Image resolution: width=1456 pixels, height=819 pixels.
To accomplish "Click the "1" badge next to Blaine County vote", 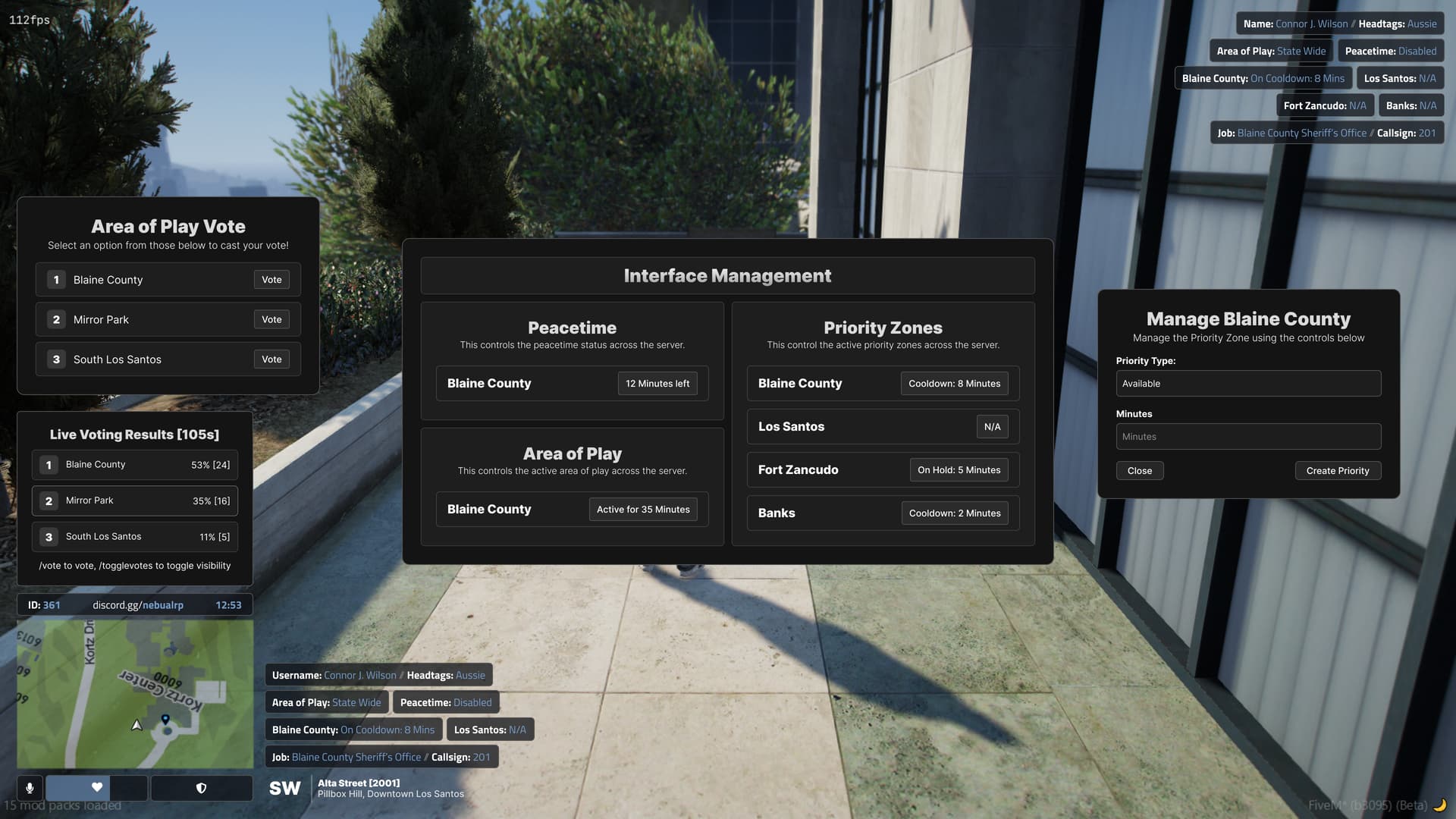I will tap(55, 279).
